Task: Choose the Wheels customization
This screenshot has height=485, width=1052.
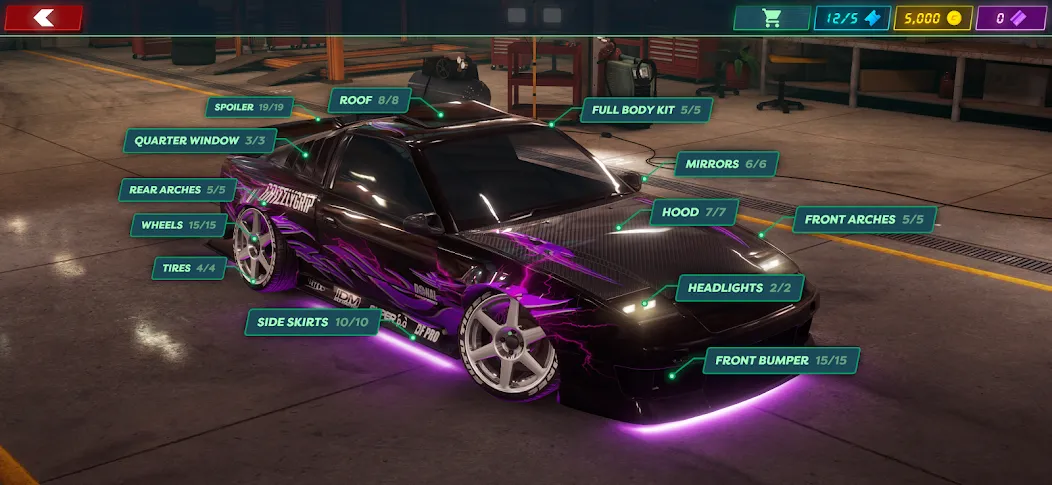Action: (x=179, y=225)
